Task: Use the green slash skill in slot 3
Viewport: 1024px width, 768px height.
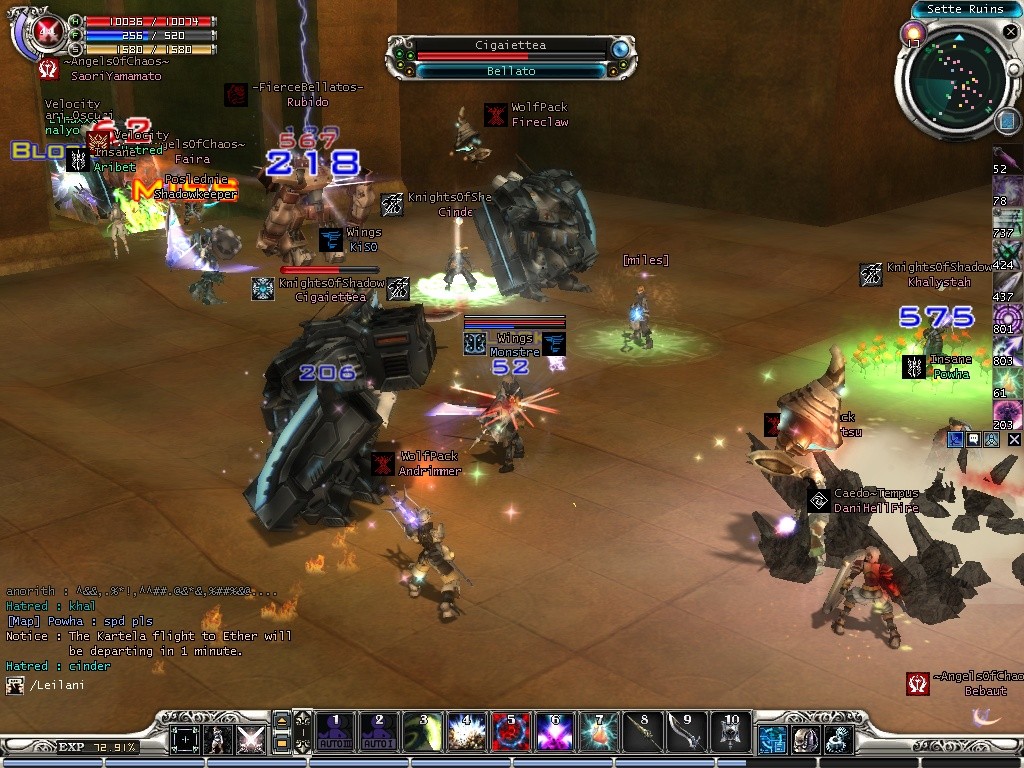Action: point(422,733)
